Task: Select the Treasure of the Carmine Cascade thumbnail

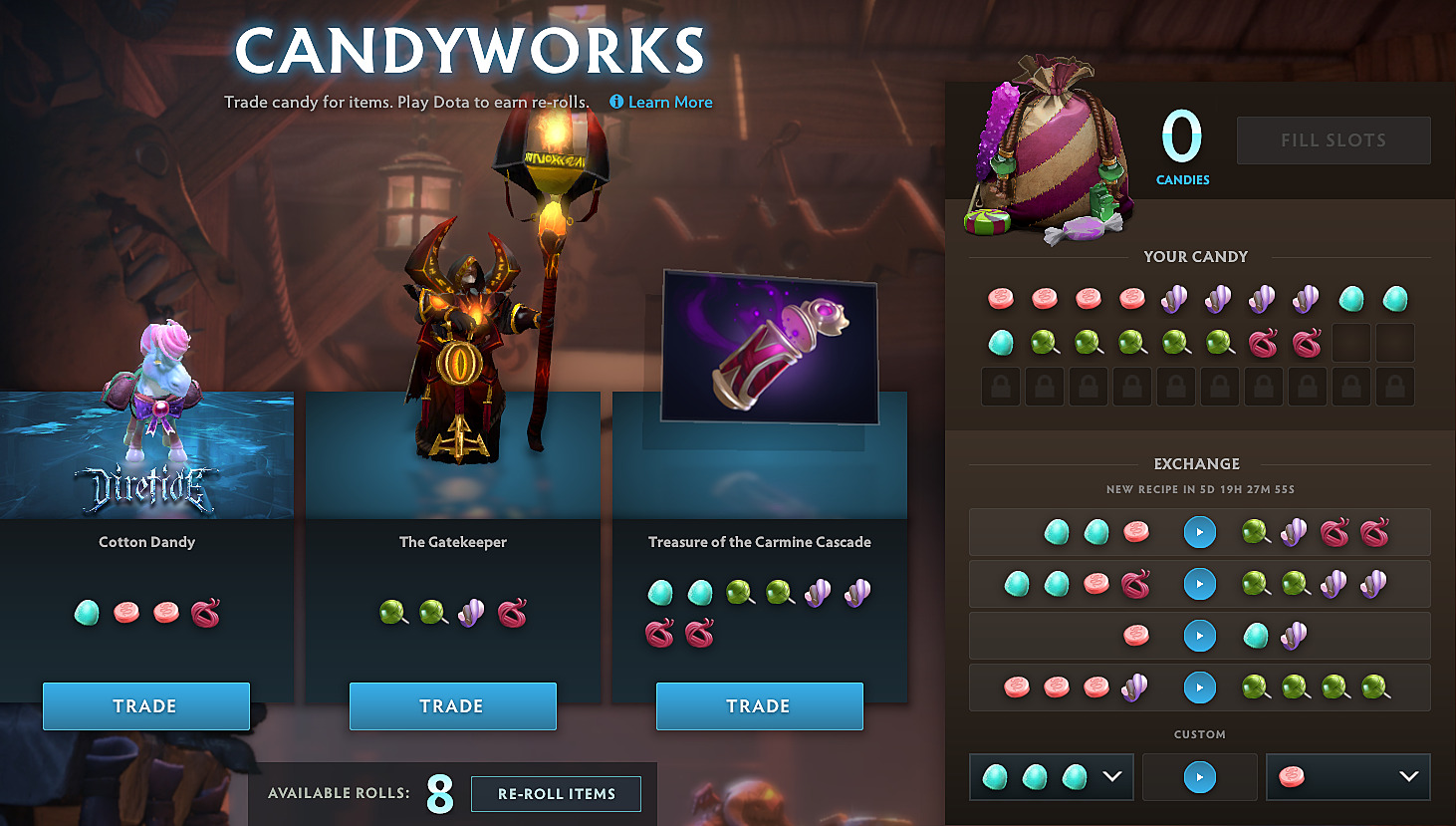Action: [769, 347]
